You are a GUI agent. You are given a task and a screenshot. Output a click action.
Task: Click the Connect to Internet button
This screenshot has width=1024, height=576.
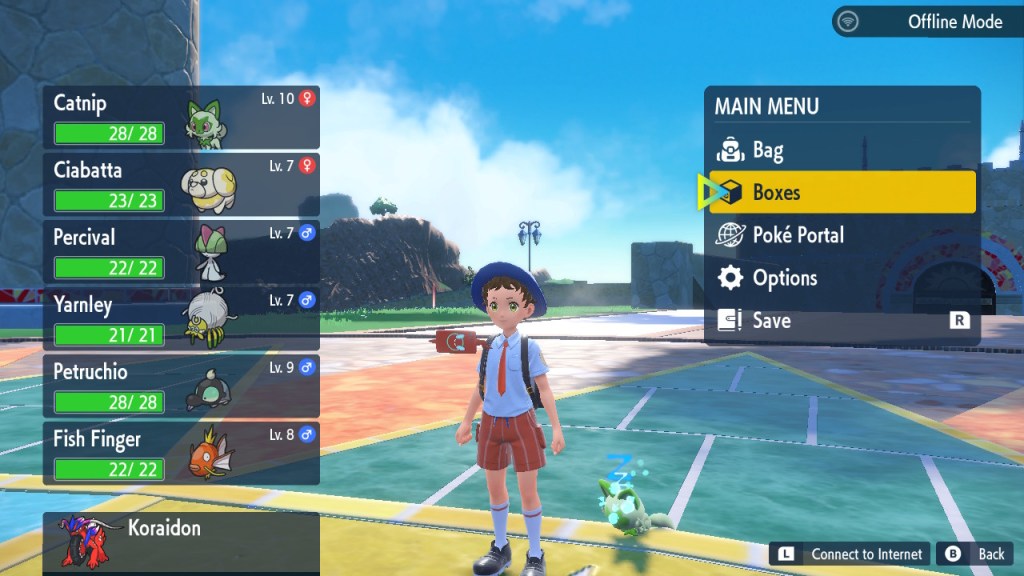850,554
